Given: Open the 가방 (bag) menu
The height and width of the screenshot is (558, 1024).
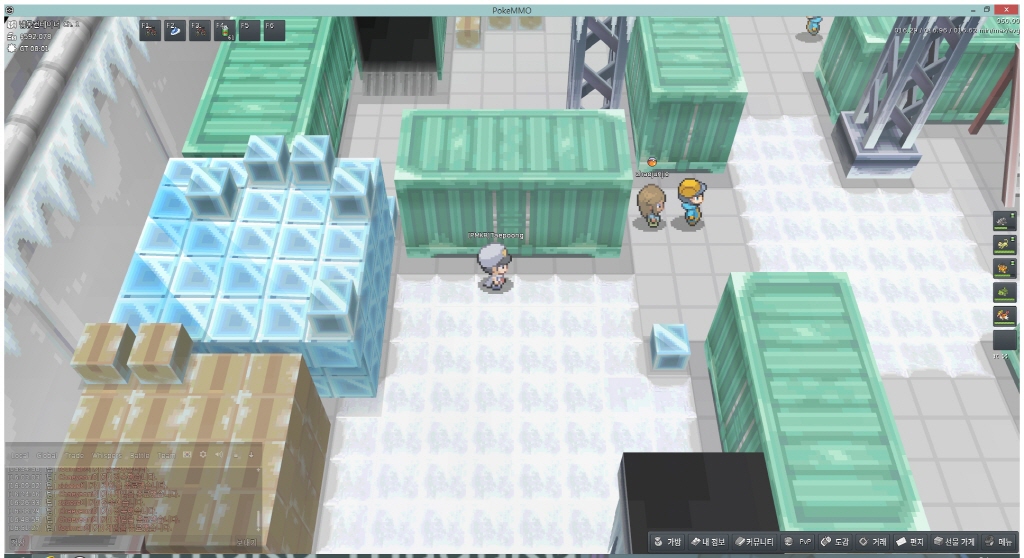Looking at the screenshot, I should coord(667,541).
